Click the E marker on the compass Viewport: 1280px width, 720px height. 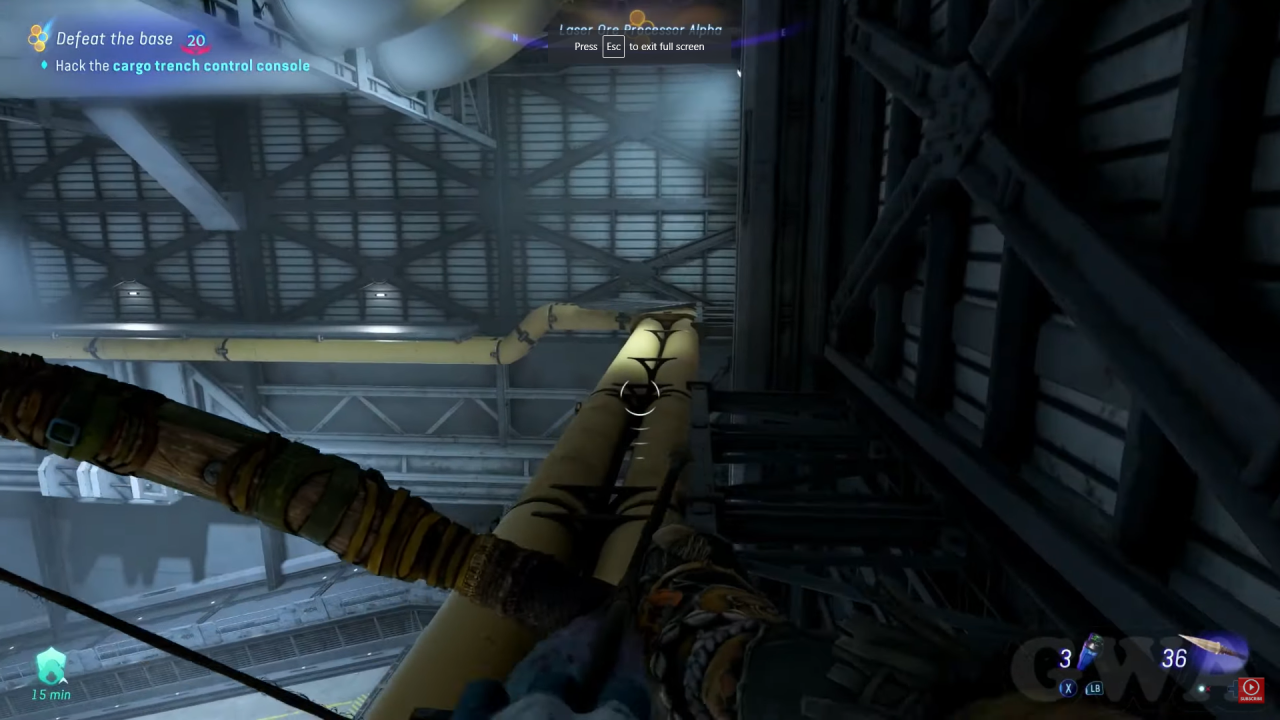[783, 32]
